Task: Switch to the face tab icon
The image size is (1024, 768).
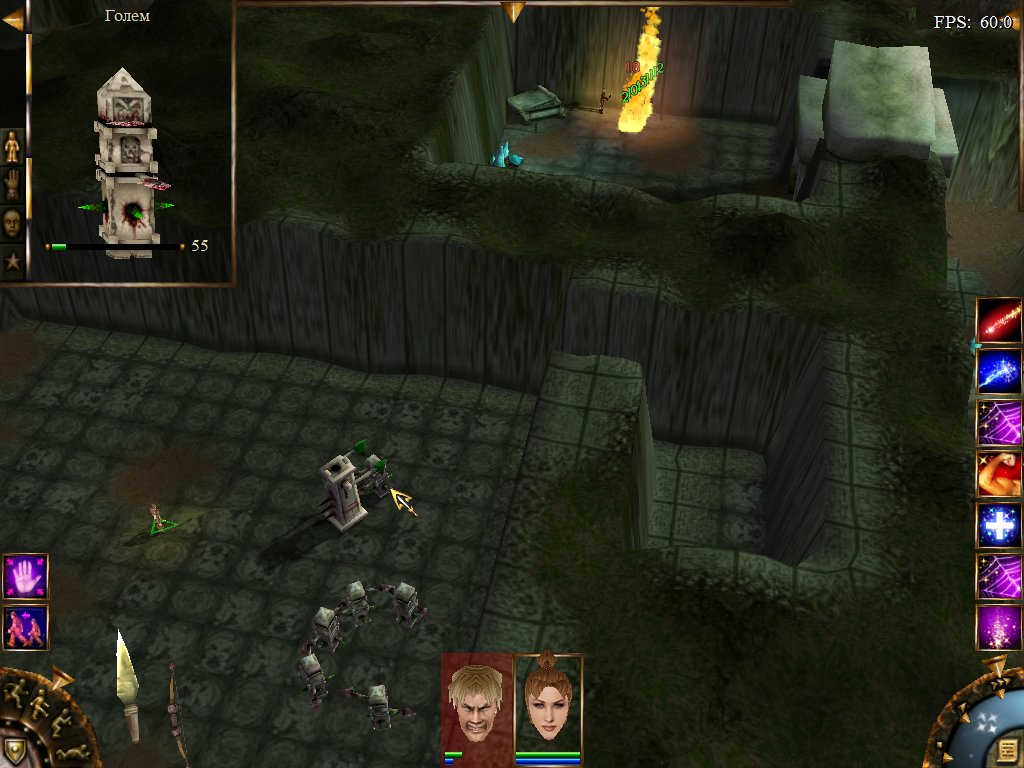Action: (12, 223)
